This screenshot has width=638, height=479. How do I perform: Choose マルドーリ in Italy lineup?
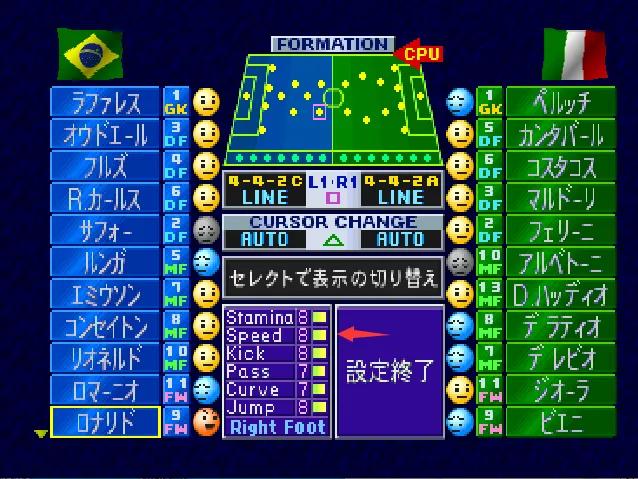click(x=561, y=198)
